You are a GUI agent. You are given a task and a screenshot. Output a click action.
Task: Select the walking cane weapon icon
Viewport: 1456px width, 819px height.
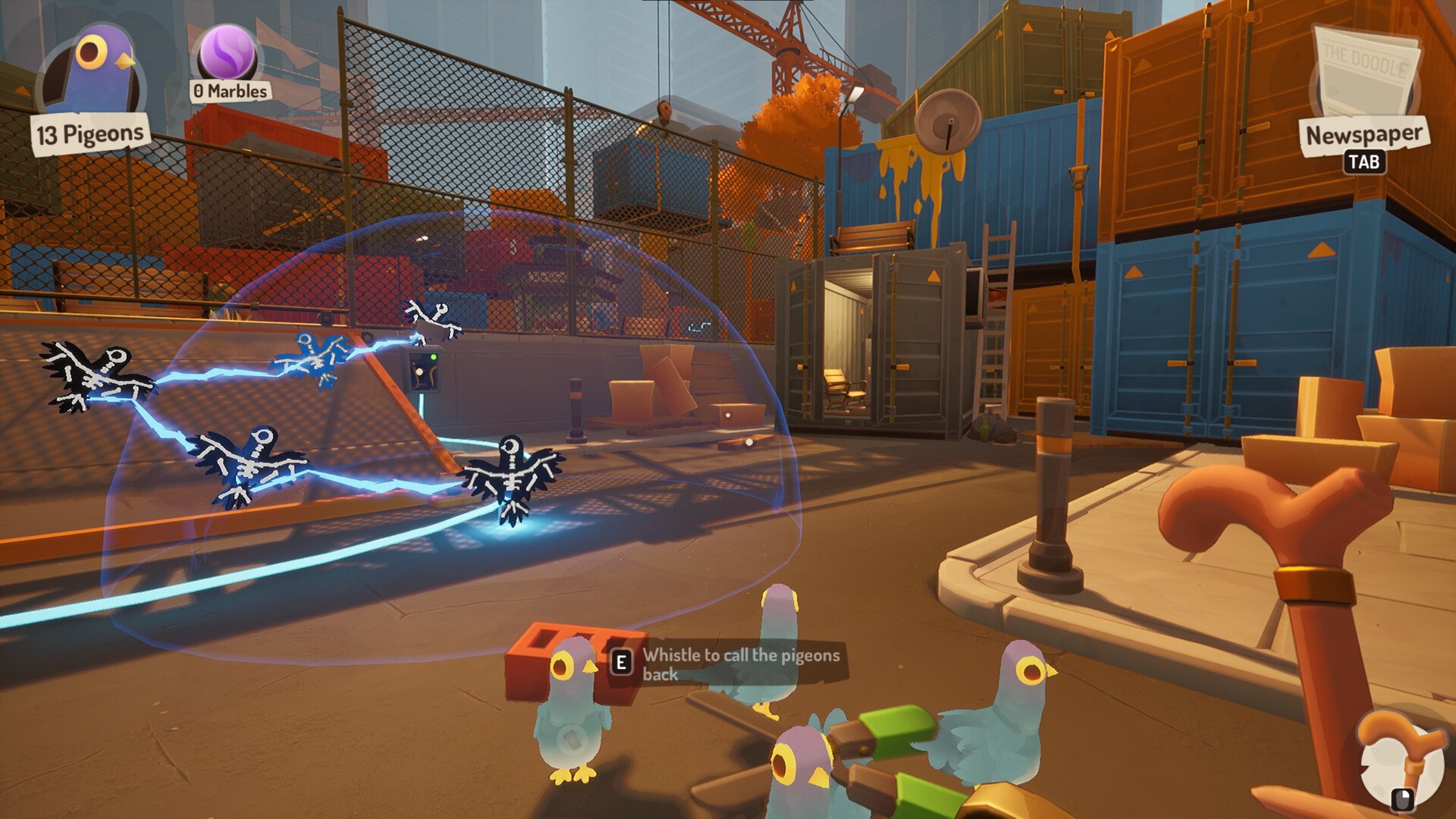[1399, 751]
